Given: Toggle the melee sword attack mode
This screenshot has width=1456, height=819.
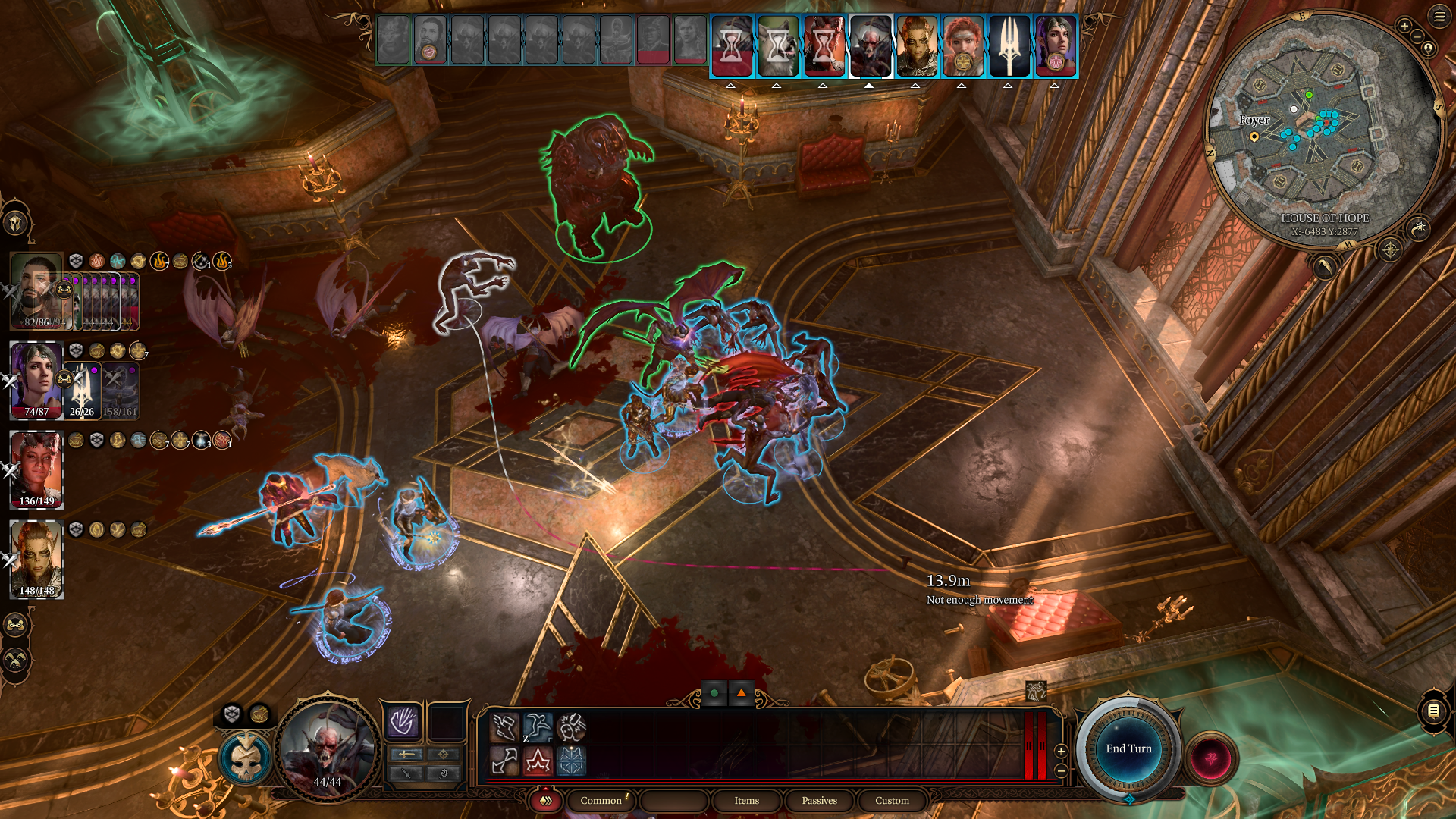Looking at the screenshot, I should pos(405,754).
